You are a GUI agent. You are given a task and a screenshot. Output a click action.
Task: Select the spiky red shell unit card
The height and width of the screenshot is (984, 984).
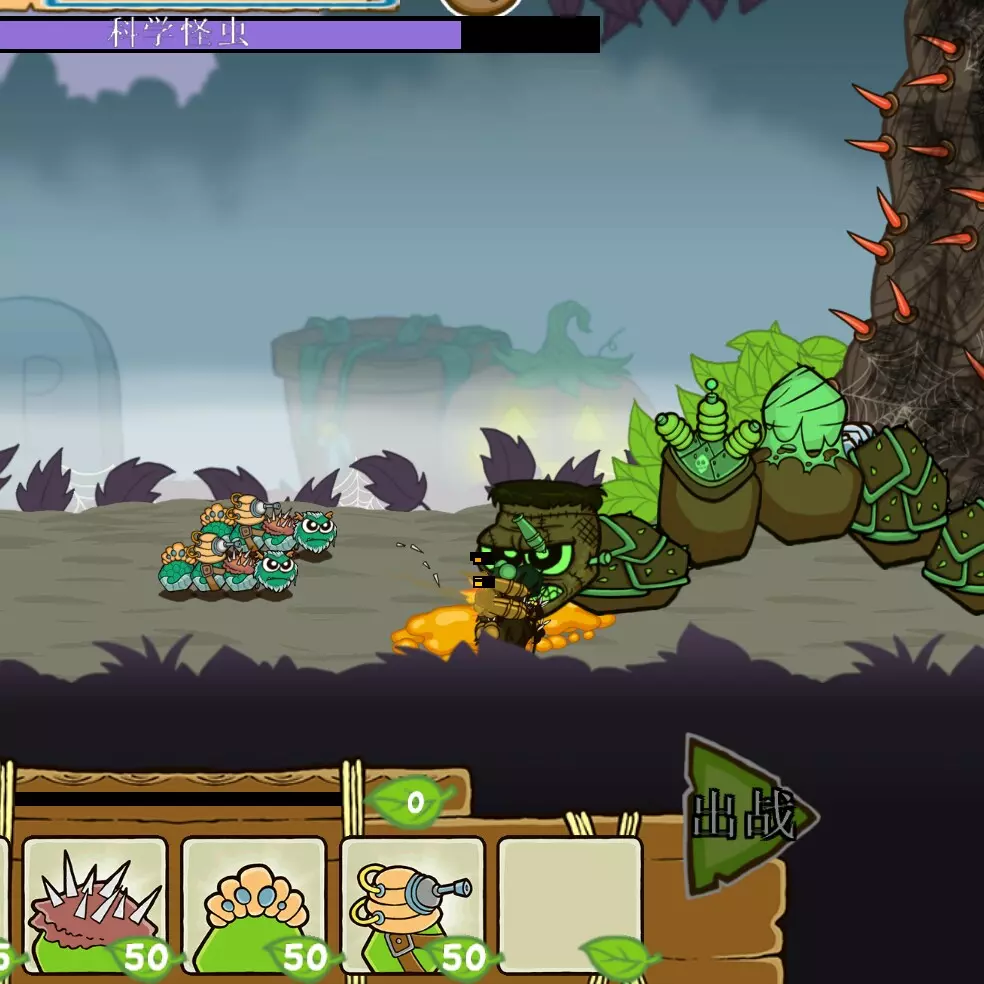coord(94,905)
